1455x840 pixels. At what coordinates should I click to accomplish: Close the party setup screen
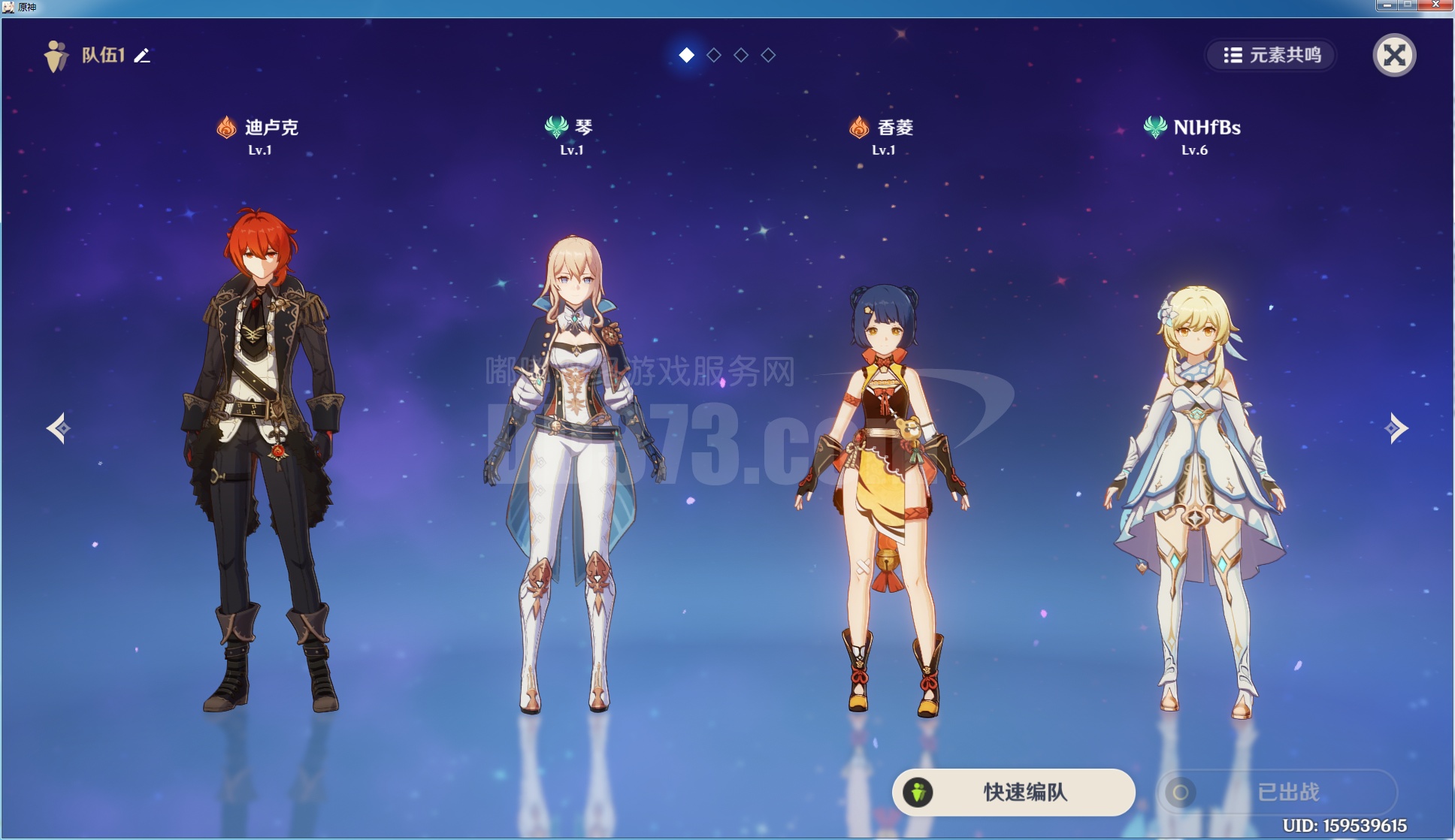(1394, 55)
